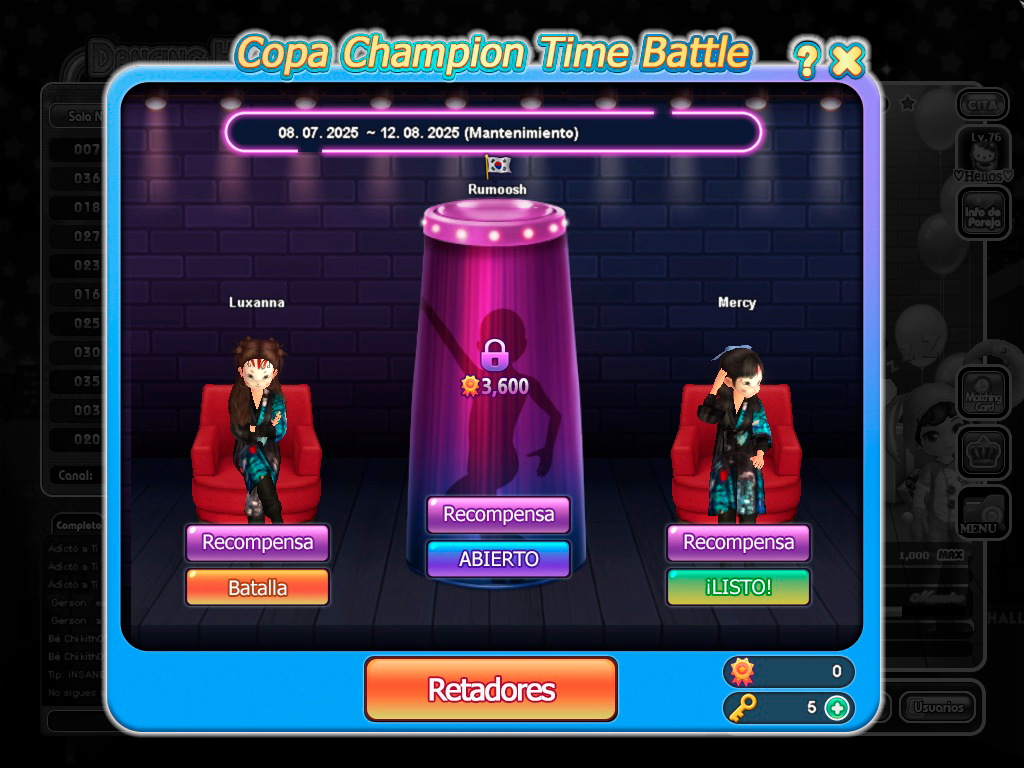The width and height of the screenshot is (1024, 768).
Task: Open the question mark help button
Action: point(806,62)
